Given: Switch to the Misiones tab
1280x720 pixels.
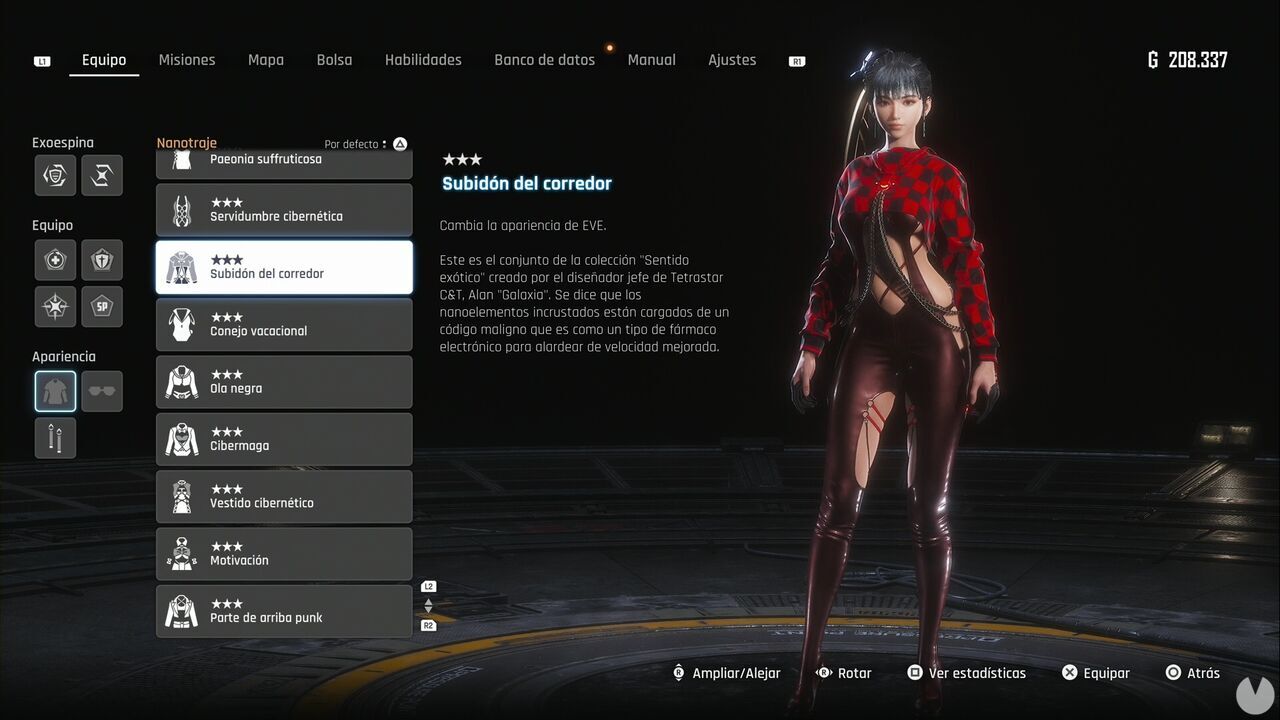Looking at the screenshot, I should coord(187,59).
